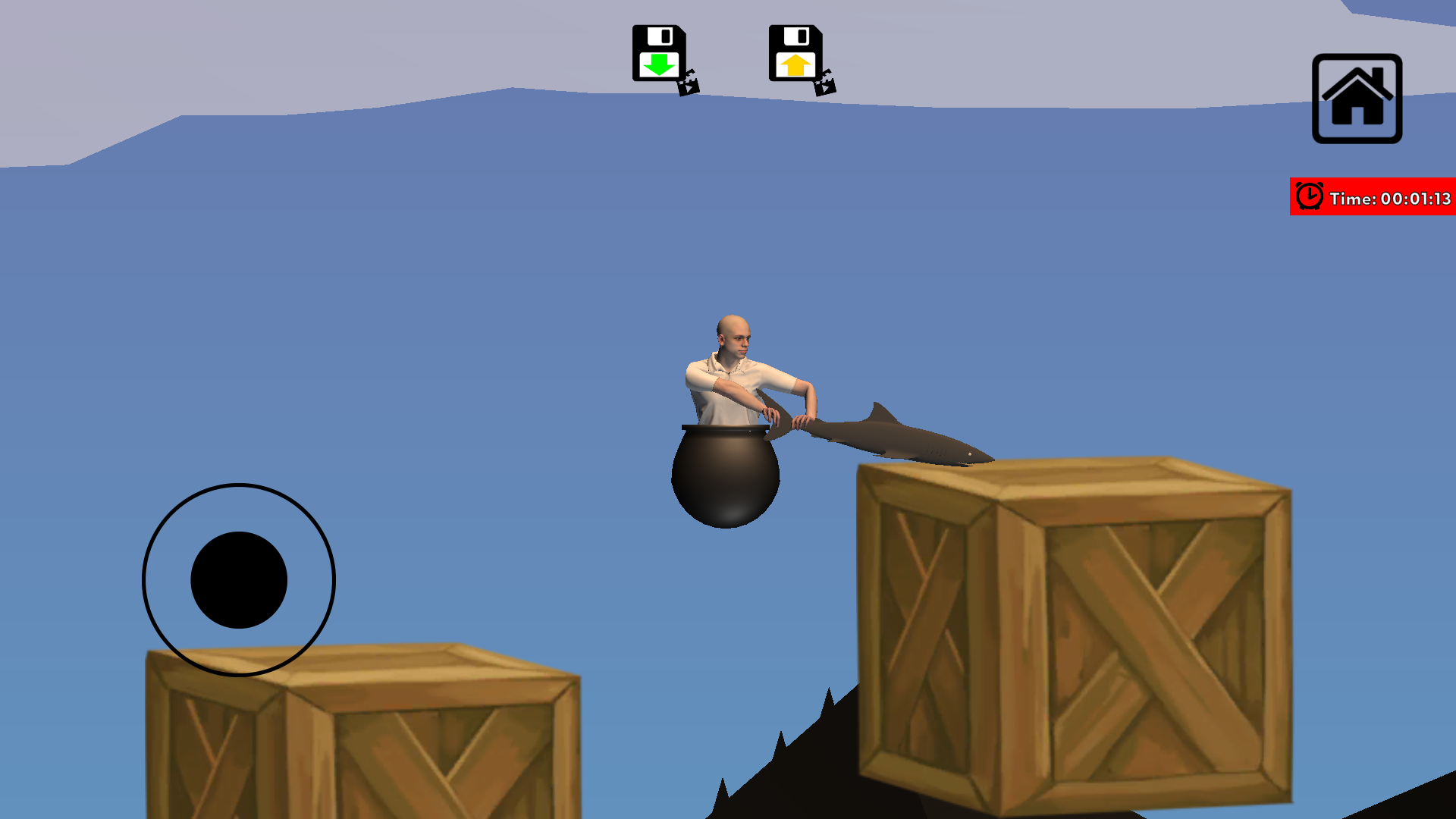The image size is (1456, 819).
Task: Tap the alarm clock icon on the timer bar
Action: (1309, 196)
